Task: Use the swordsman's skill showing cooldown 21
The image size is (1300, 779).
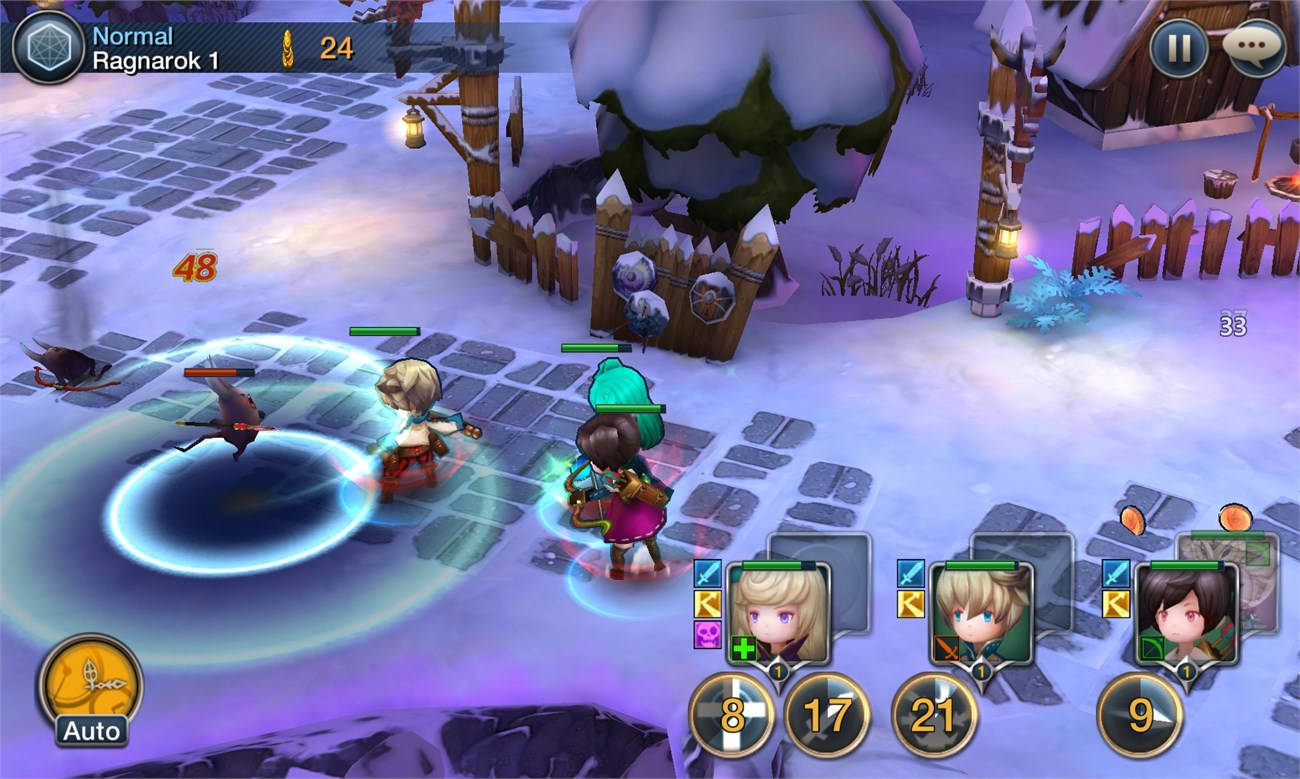Action: click(x=934, y=715)
